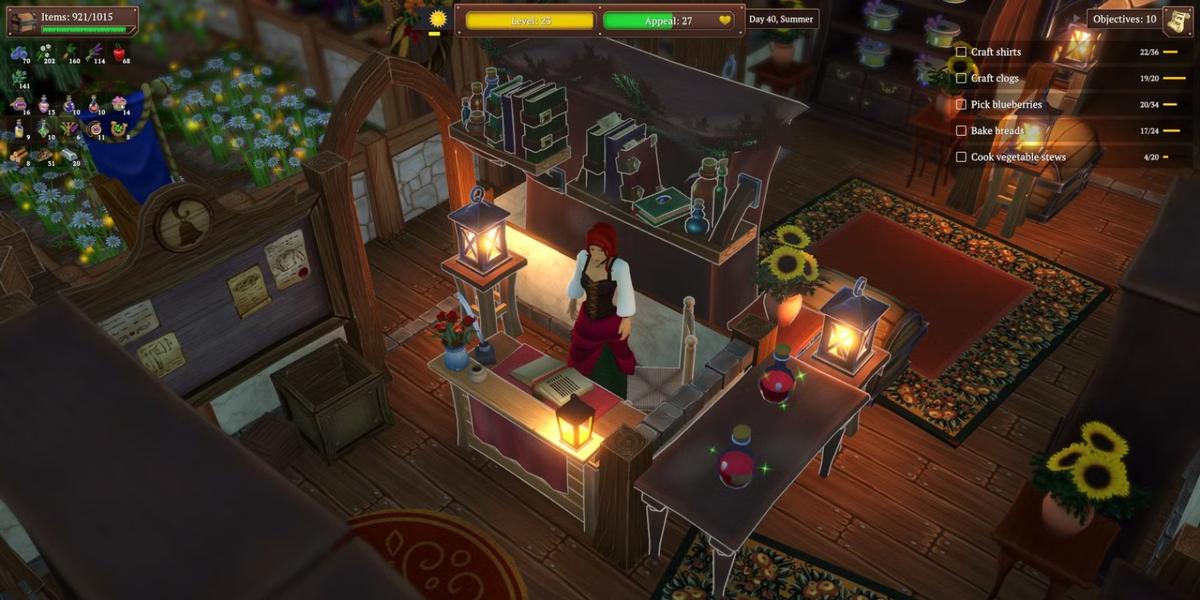Select the blueberries item slot

pos(18,53)
